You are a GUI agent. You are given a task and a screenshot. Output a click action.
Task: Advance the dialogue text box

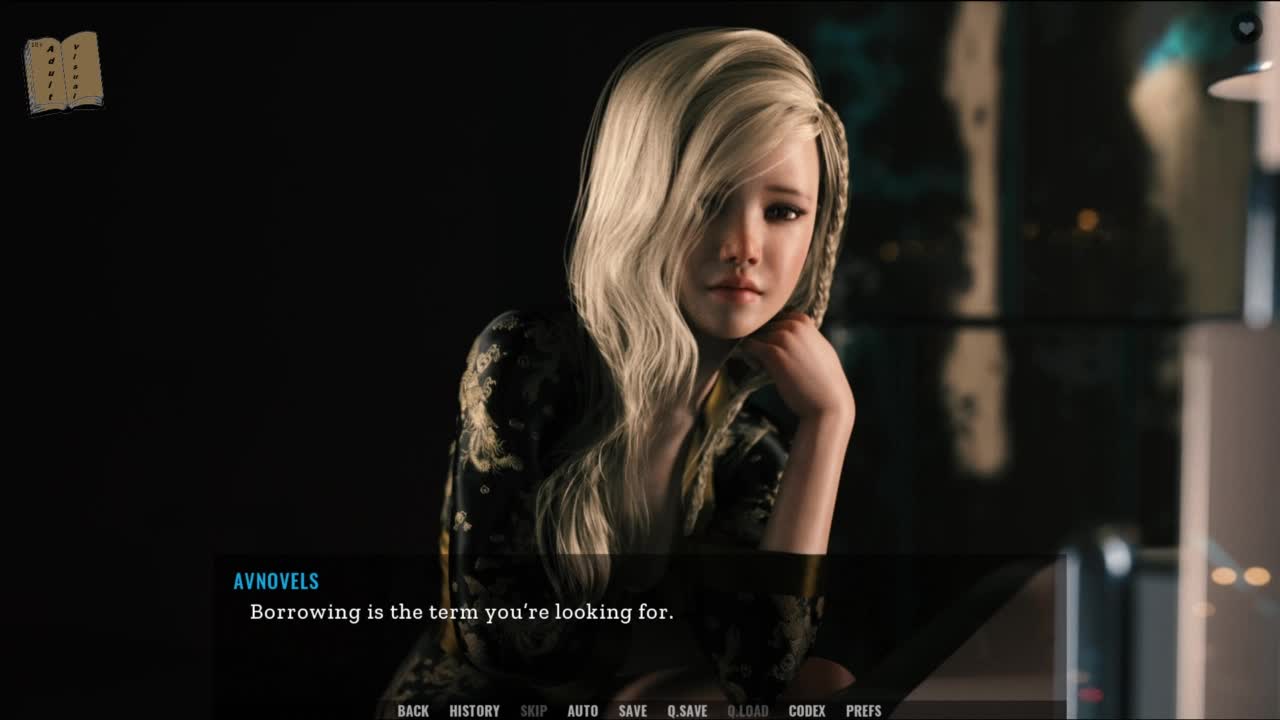click(x=640, y=620)
